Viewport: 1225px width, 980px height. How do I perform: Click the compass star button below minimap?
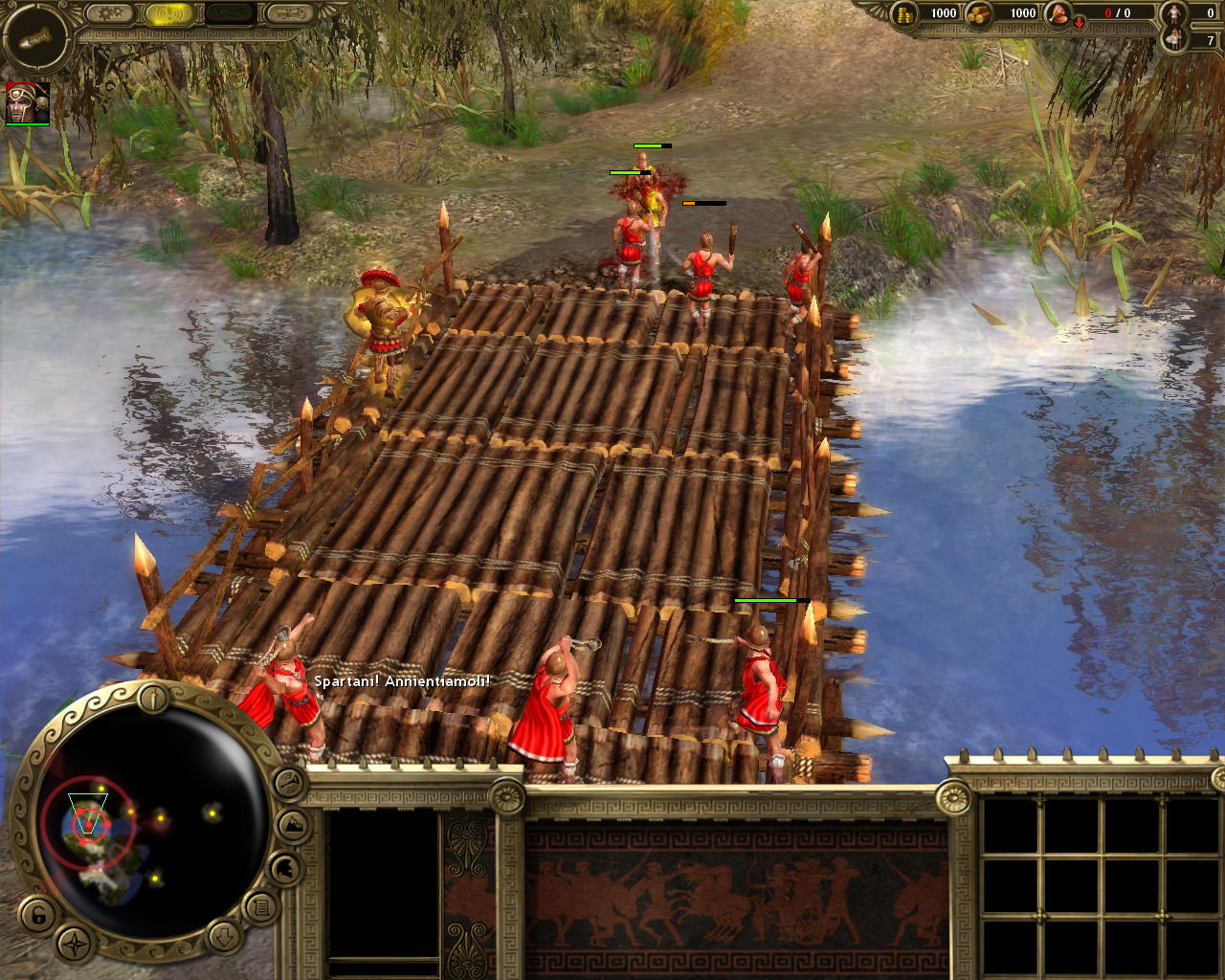[74, 943]
